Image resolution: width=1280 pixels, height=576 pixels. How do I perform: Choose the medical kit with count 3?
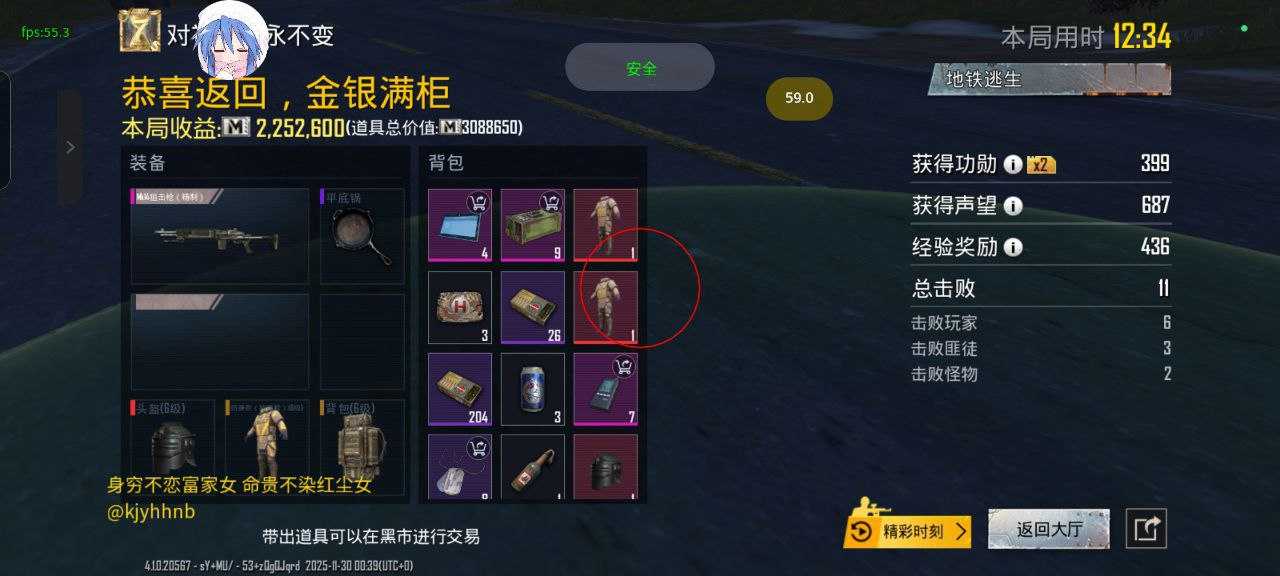(460, 307)
